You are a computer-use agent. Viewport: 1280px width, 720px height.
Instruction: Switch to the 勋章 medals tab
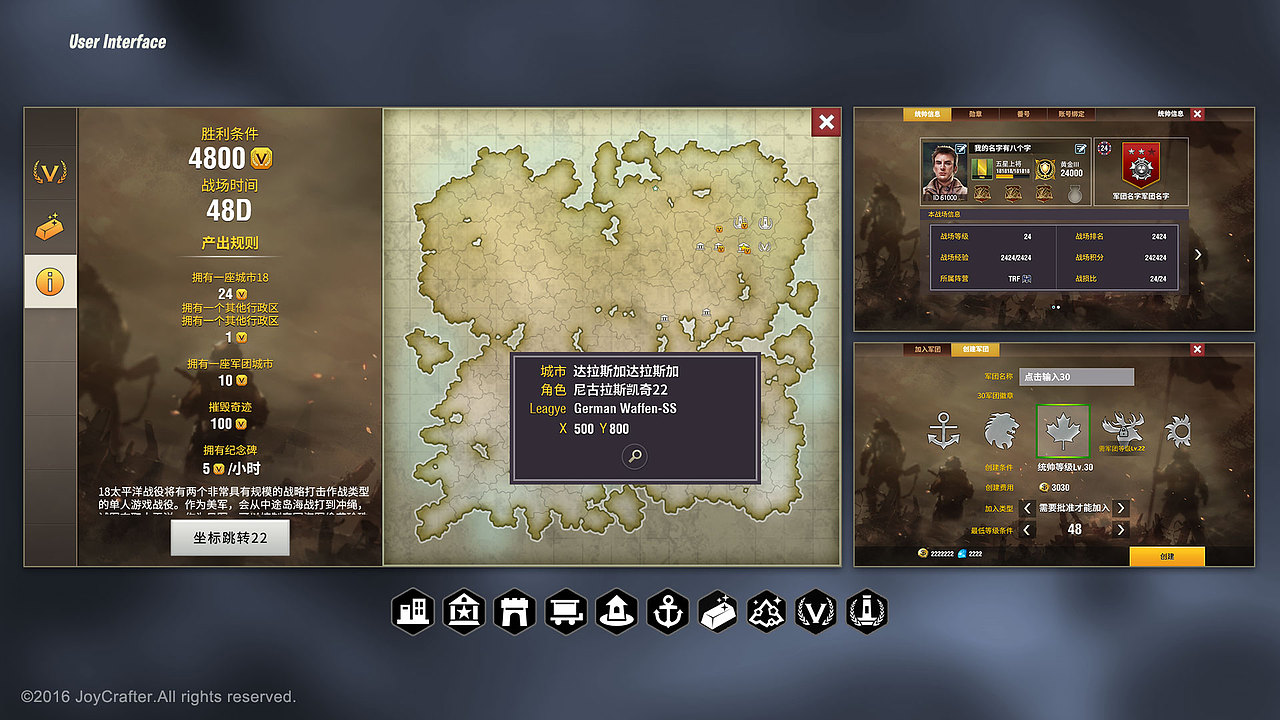pos(977,114)
